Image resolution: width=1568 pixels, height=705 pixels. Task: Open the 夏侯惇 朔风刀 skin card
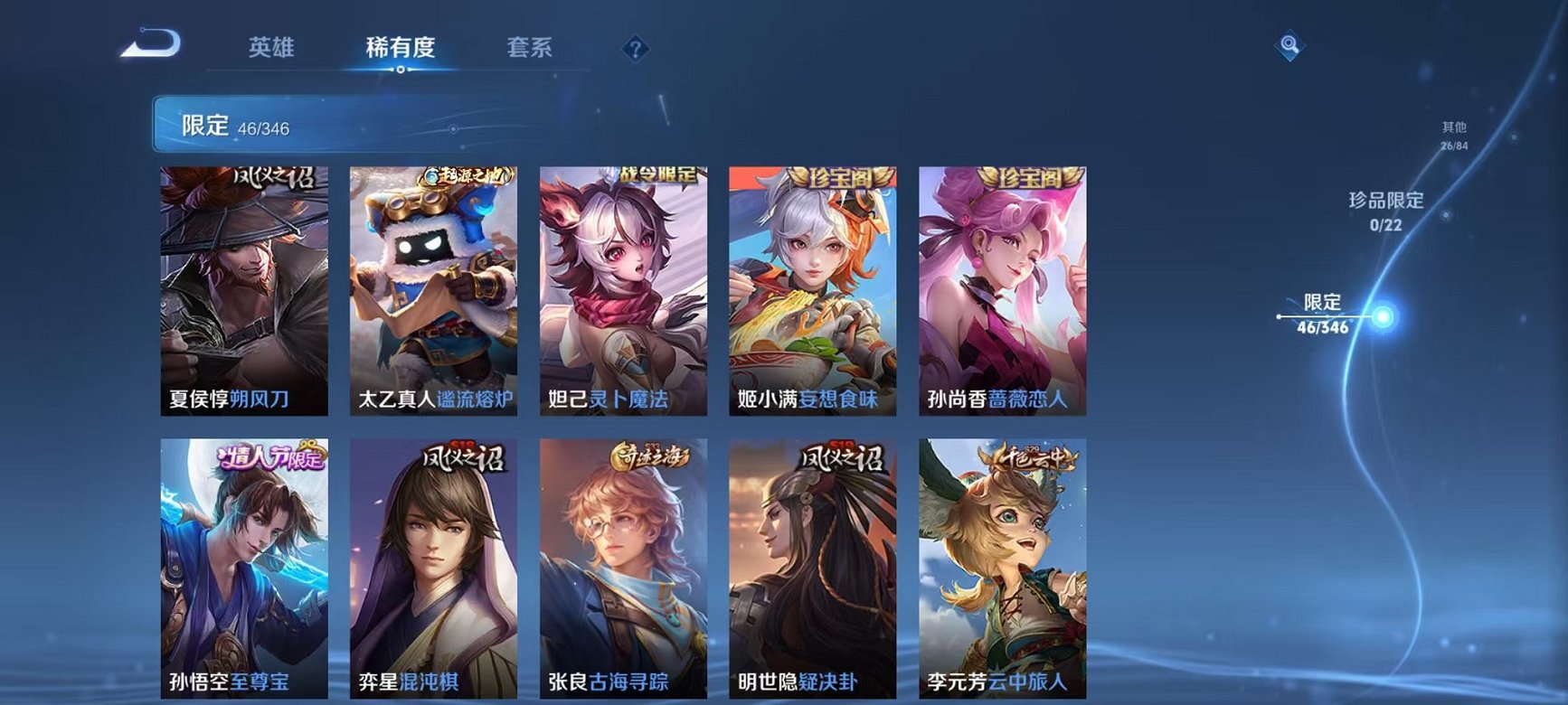click(x=243, y=289)
